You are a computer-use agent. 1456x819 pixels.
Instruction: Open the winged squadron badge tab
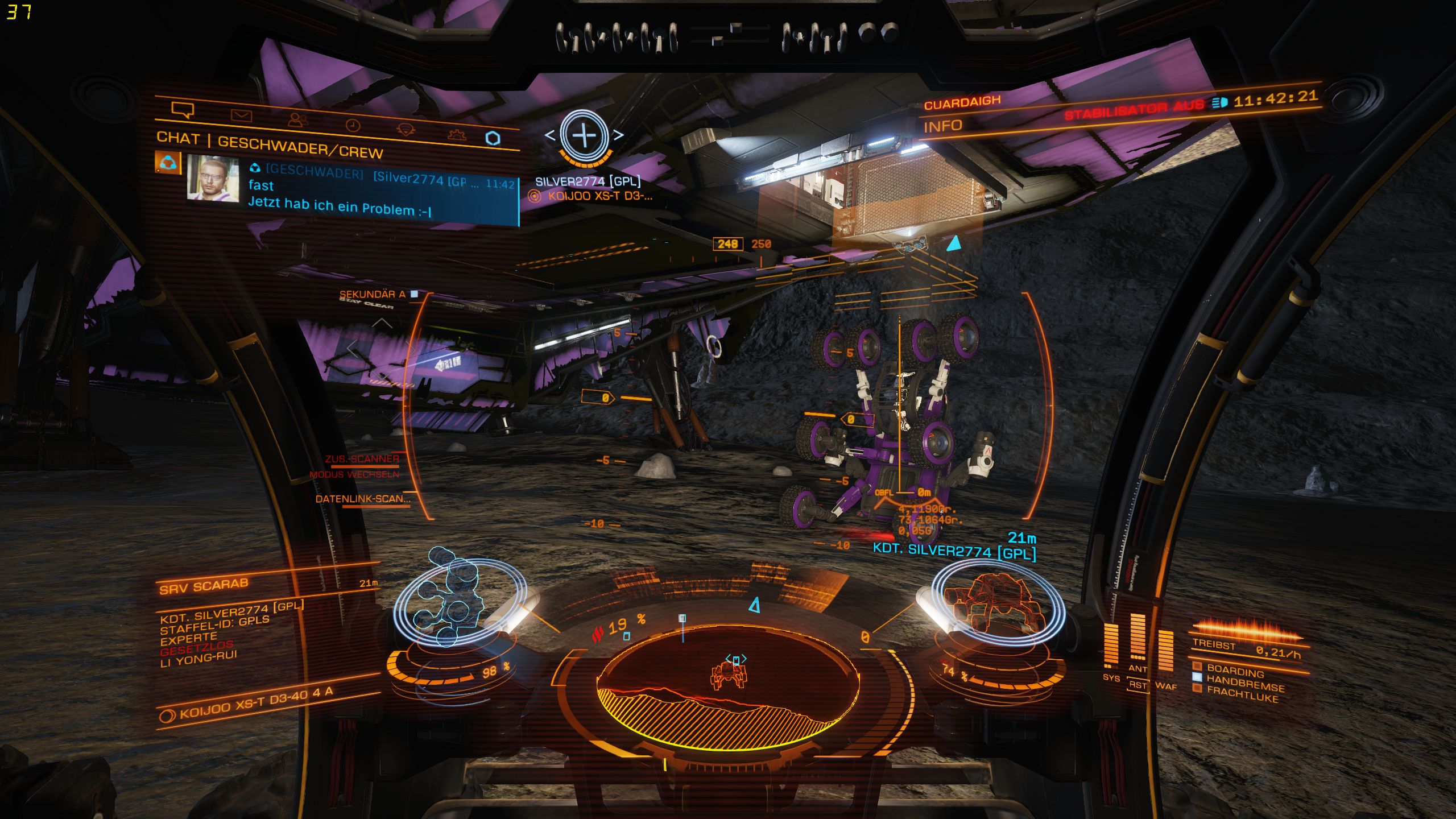point(405,130)
